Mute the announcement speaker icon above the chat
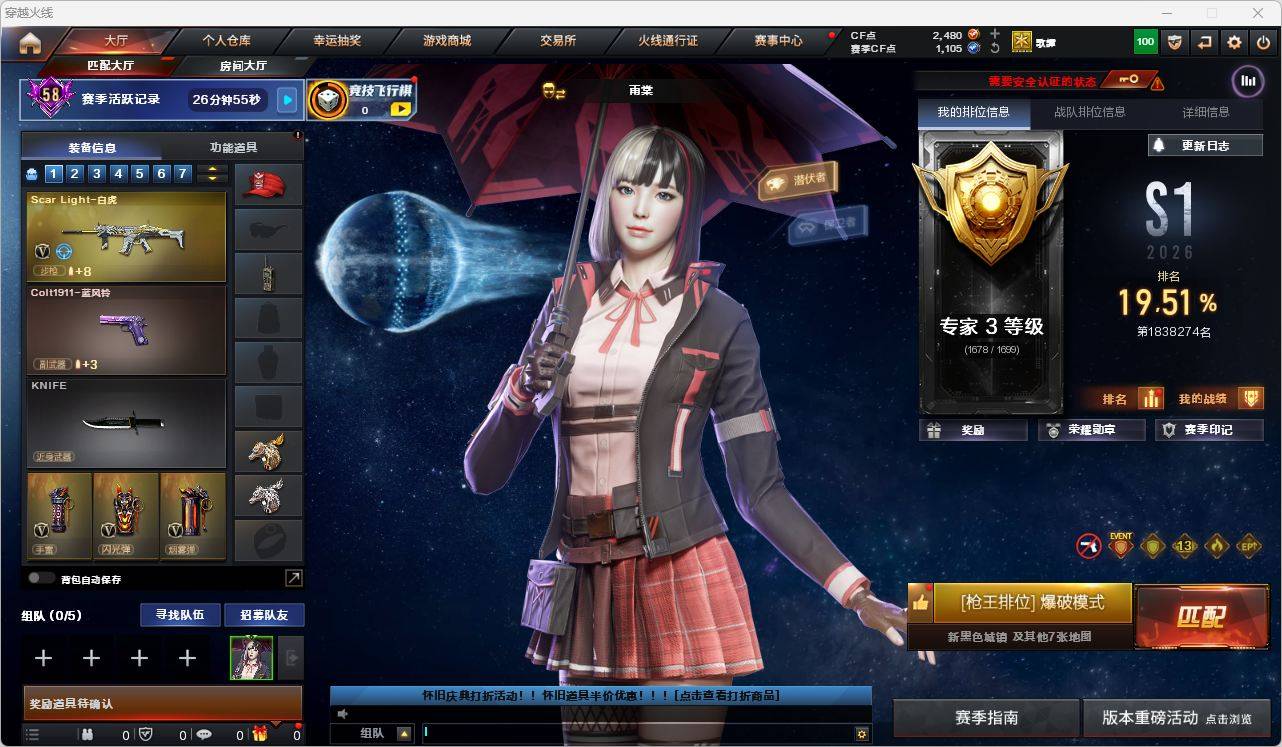1282x747 pixels. pyautogui.click(x=342, y=712)
